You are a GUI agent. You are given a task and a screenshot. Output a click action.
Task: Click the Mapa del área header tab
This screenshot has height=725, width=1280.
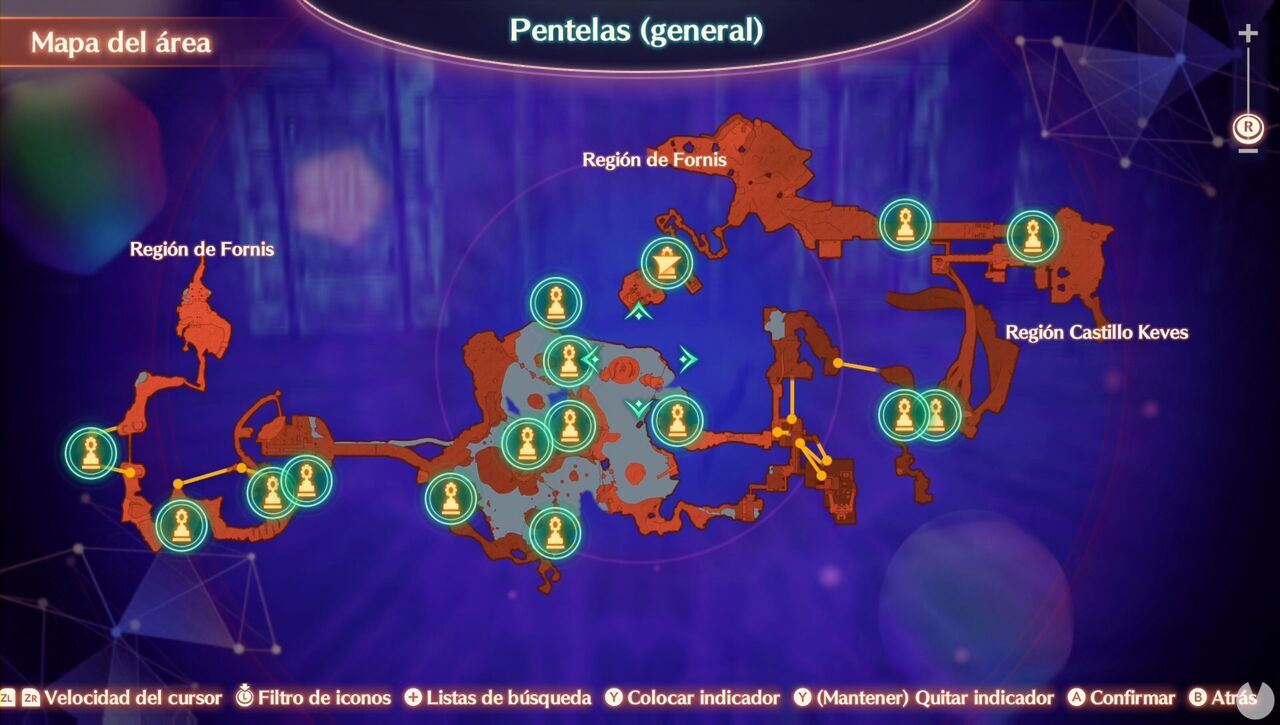122,42
